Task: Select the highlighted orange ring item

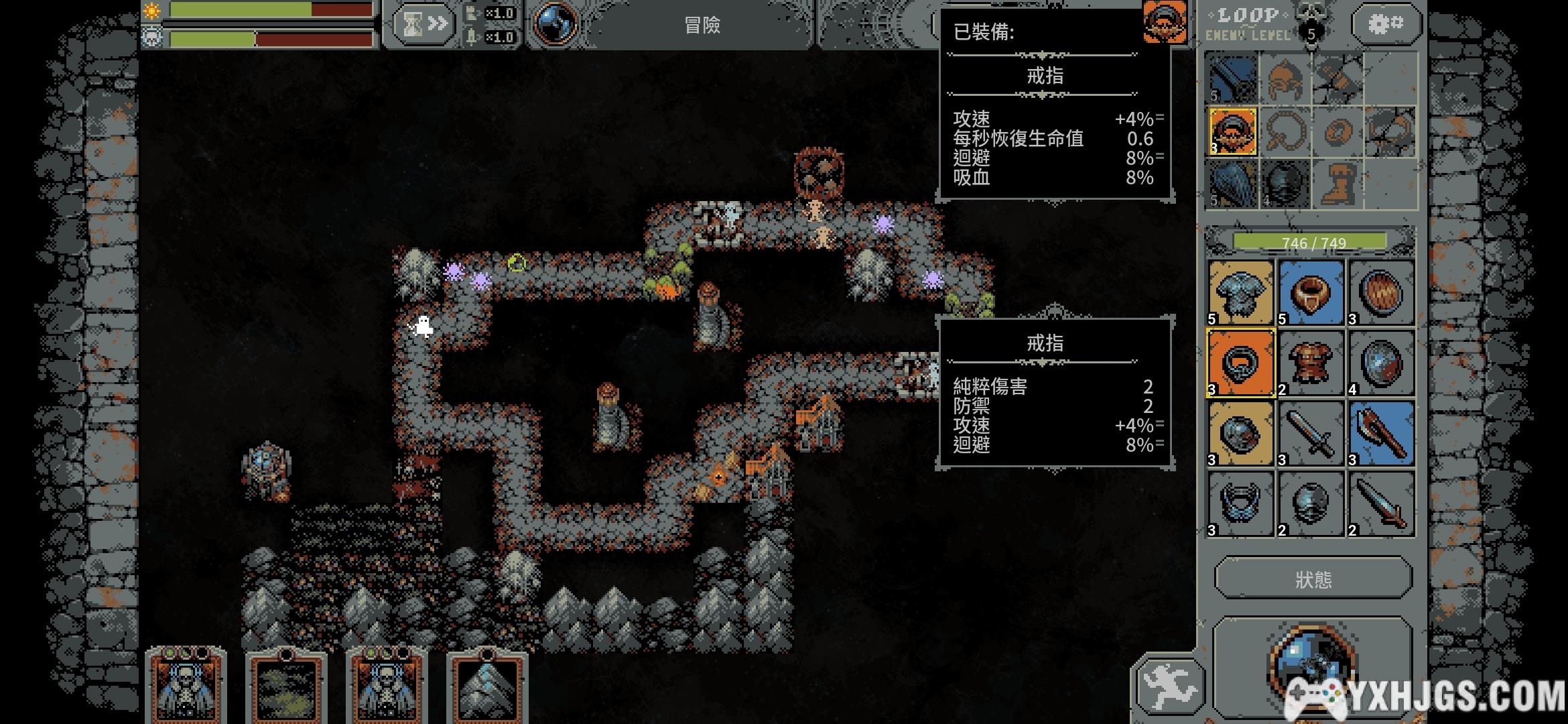Action: click(x=1240, y=363)
